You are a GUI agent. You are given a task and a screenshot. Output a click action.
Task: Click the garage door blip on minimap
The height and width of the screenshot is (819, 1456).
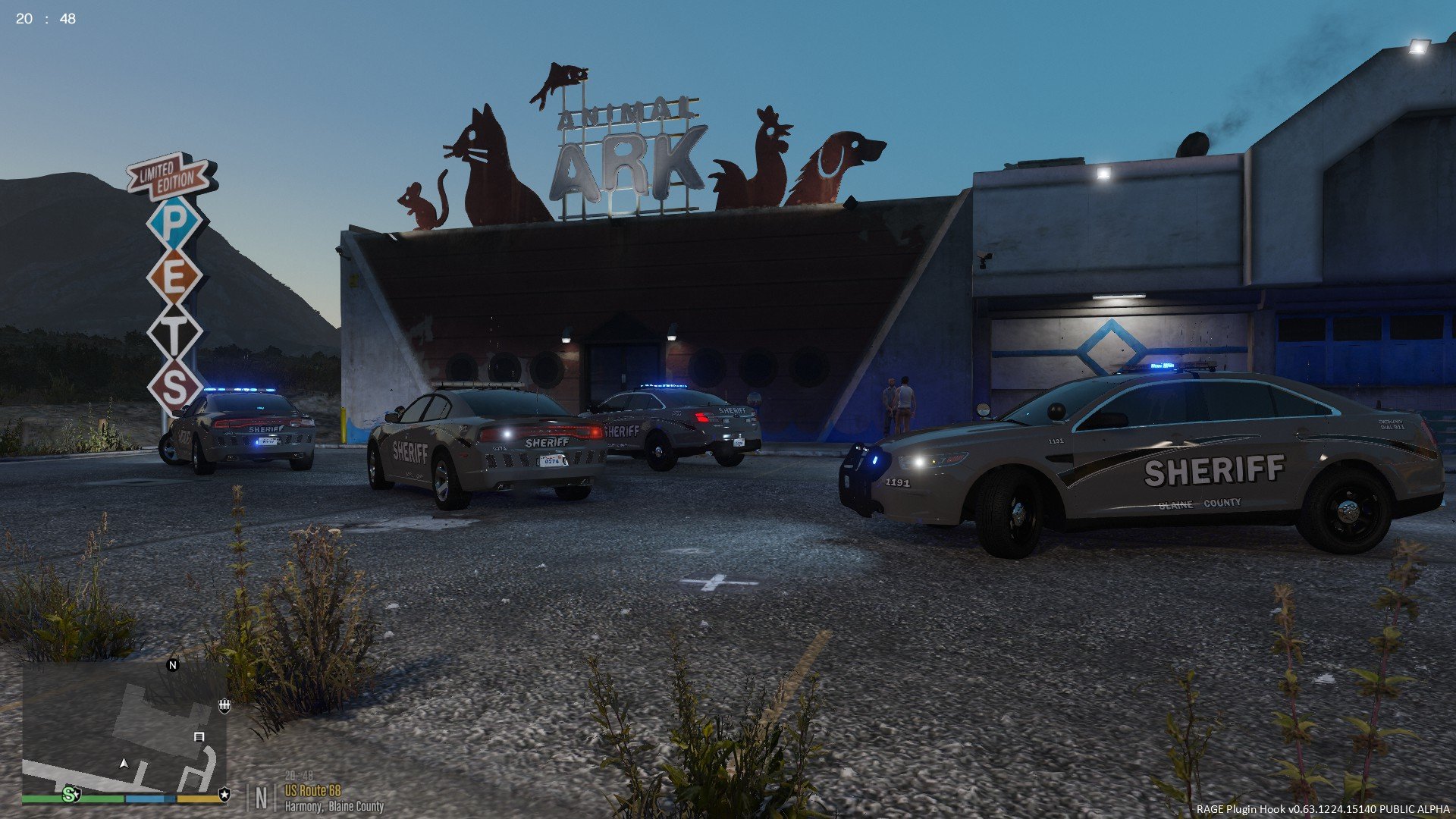(x=199, y=736)
